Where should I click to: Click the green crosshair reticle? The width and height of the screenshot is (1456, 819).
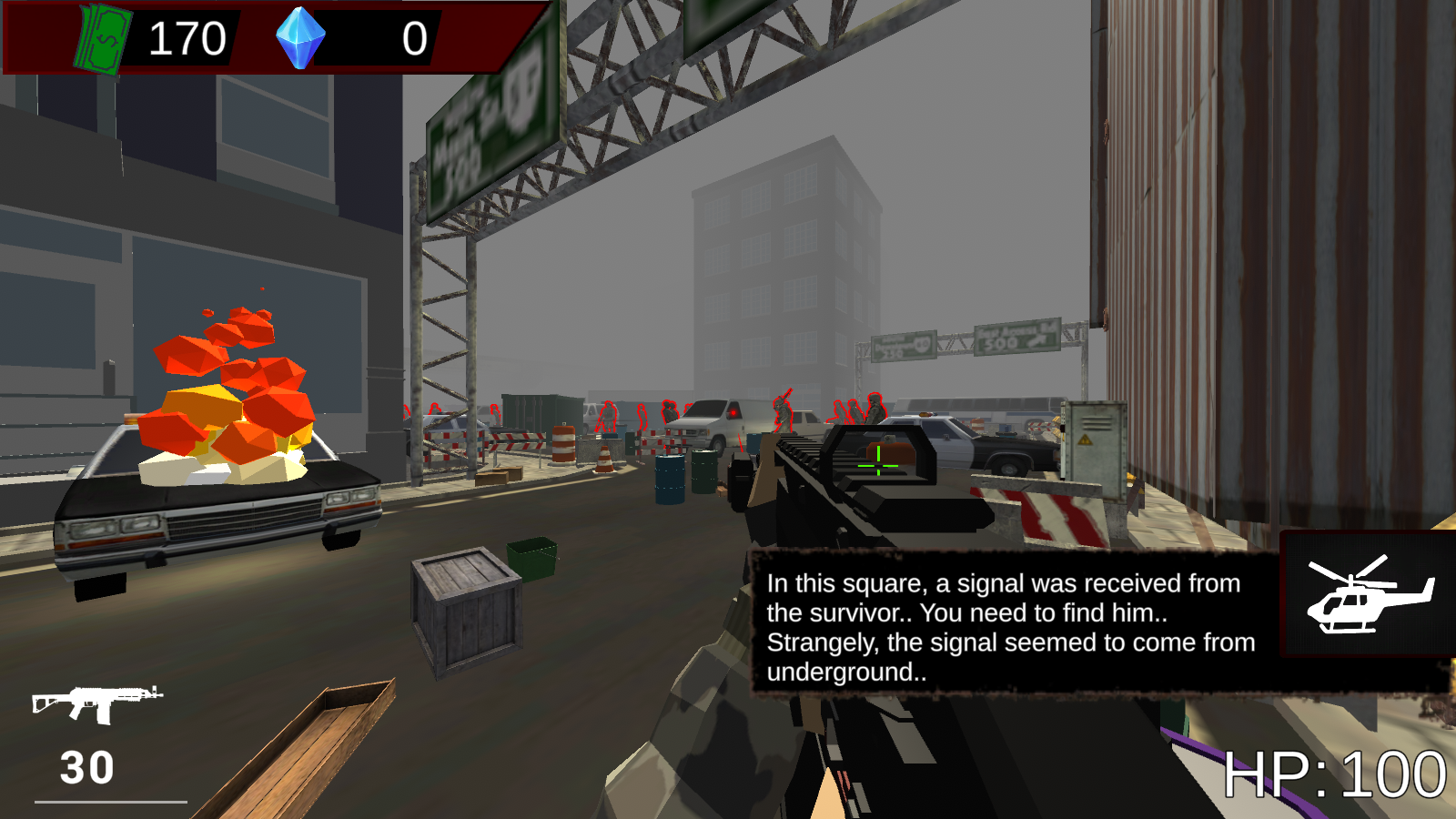pos(876,467)
